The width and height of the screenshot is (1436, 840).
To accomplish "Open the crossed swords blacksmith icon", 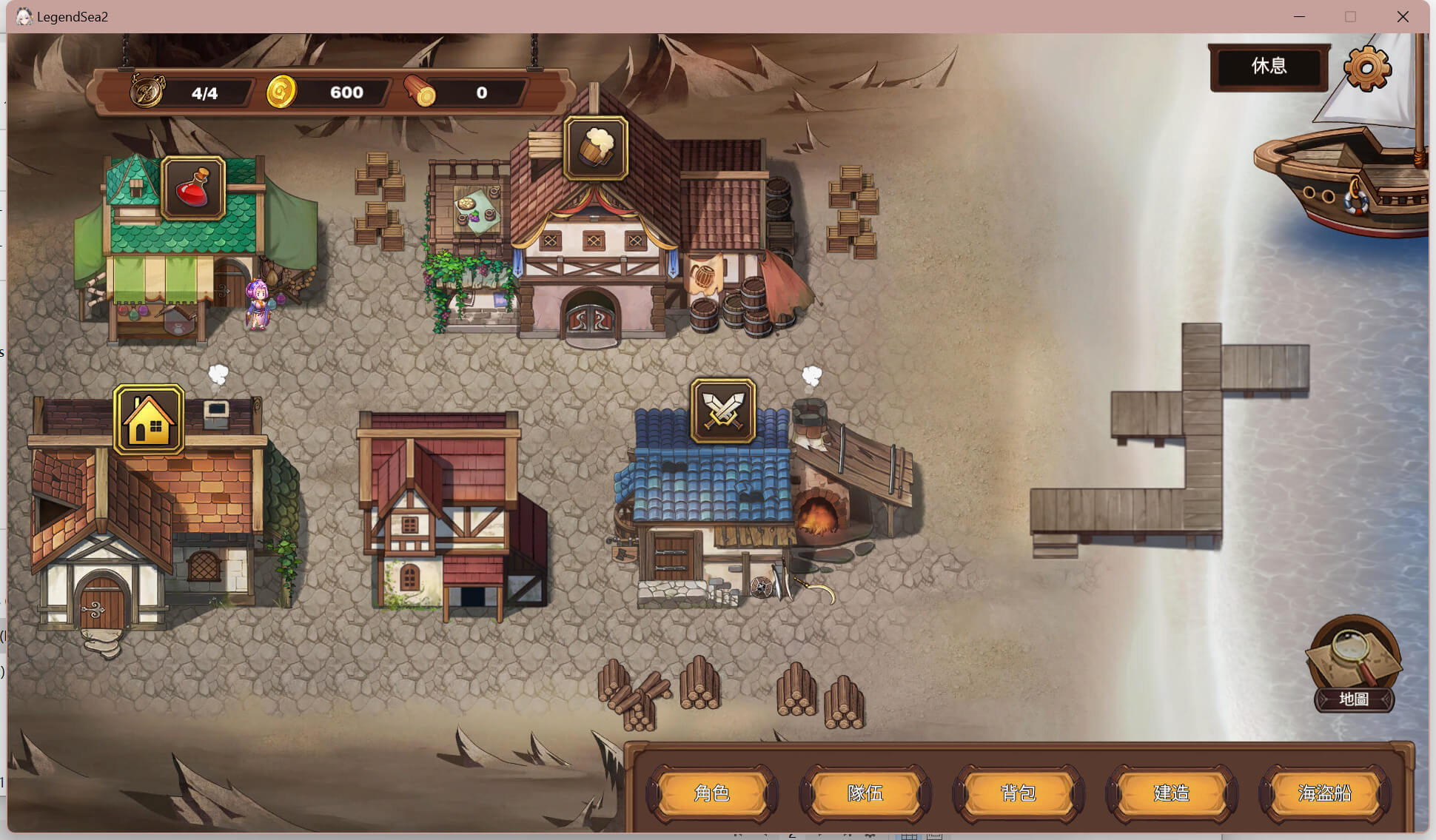I will pyautogui.click(x=723, y=411).
